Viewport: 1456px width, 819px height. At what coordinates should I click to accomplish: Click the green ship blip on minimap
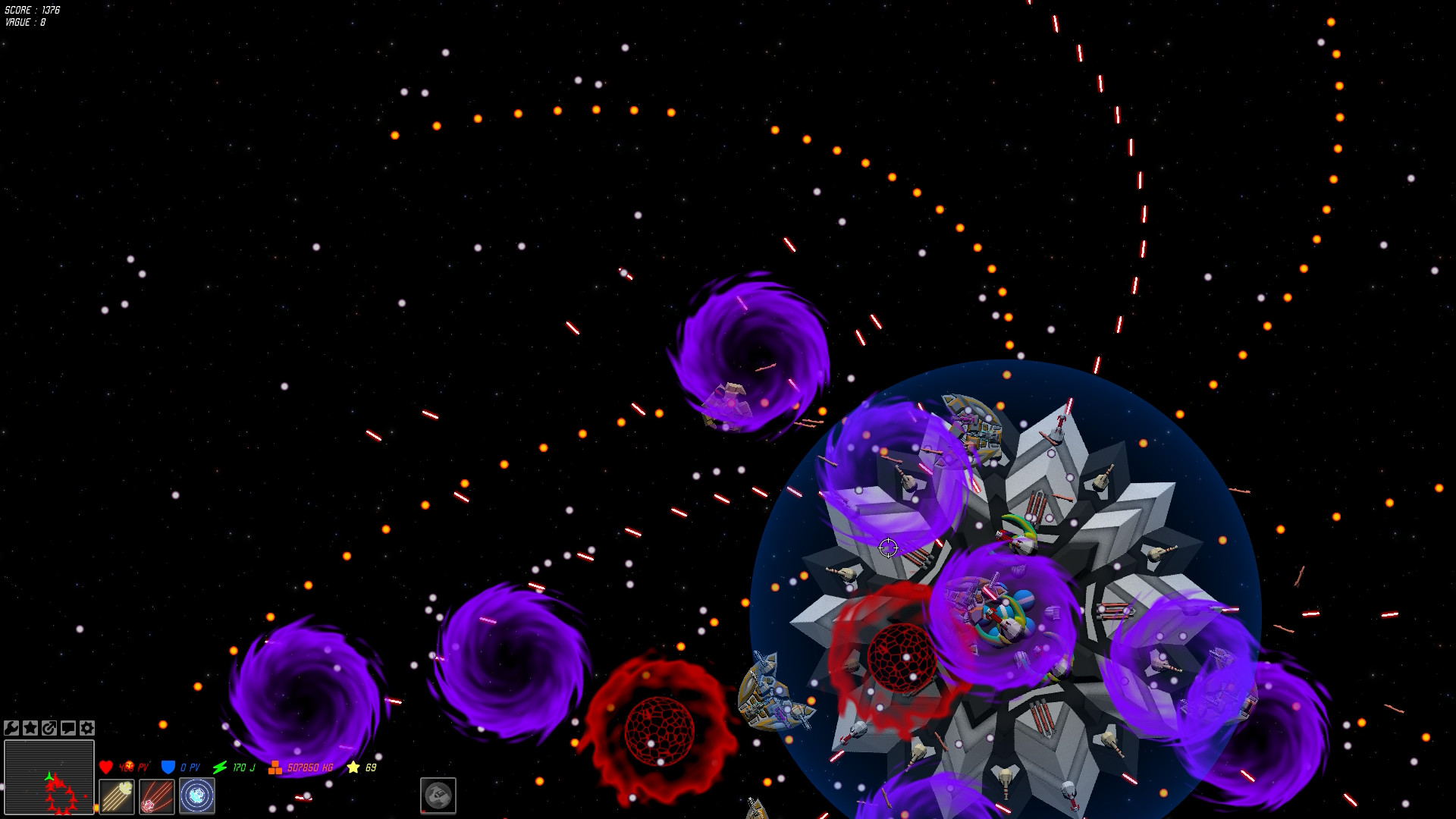[49, 777]
